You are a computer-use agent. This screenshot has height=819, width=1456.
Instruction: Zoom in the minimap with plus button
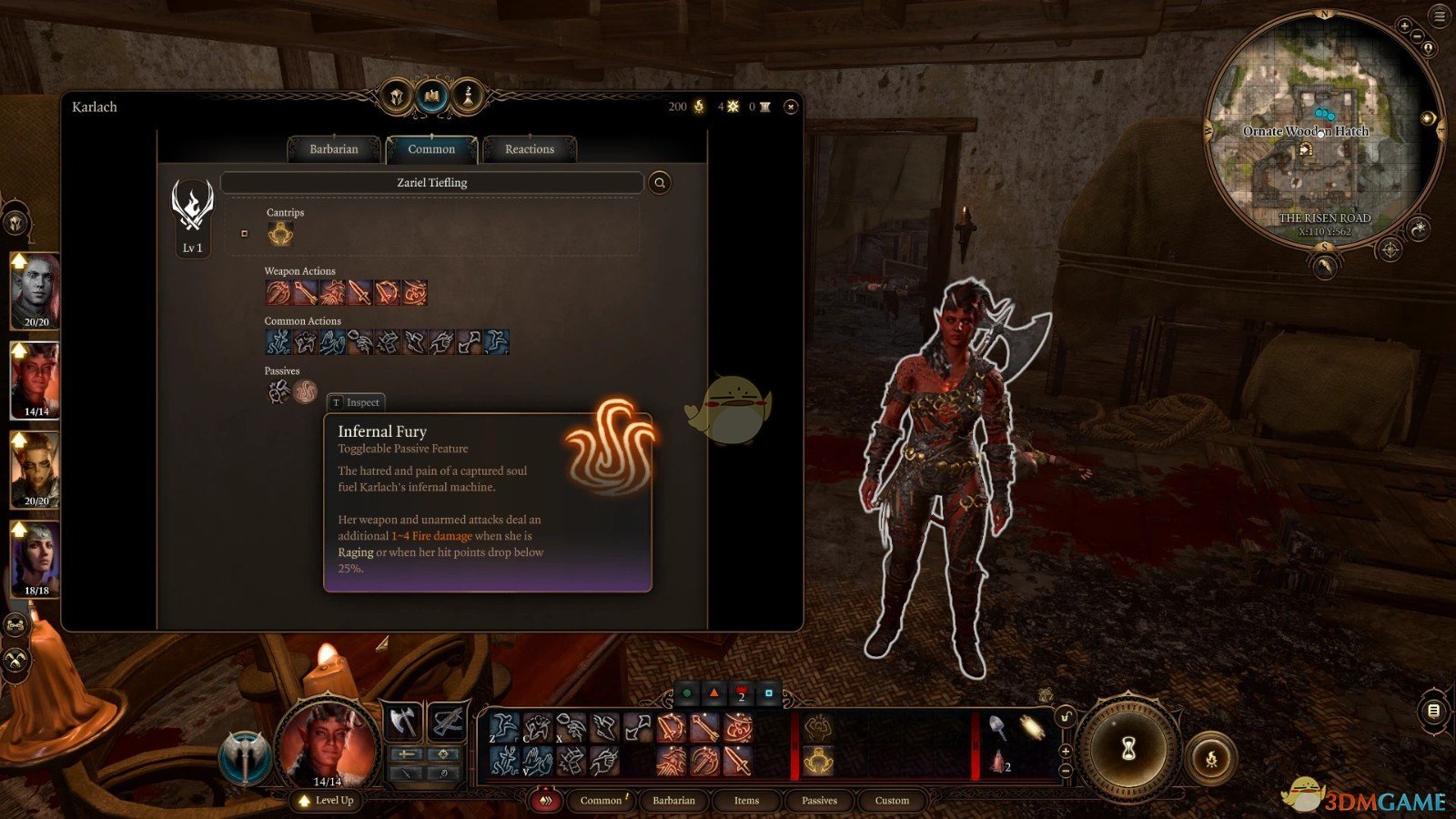(1404, 26)
